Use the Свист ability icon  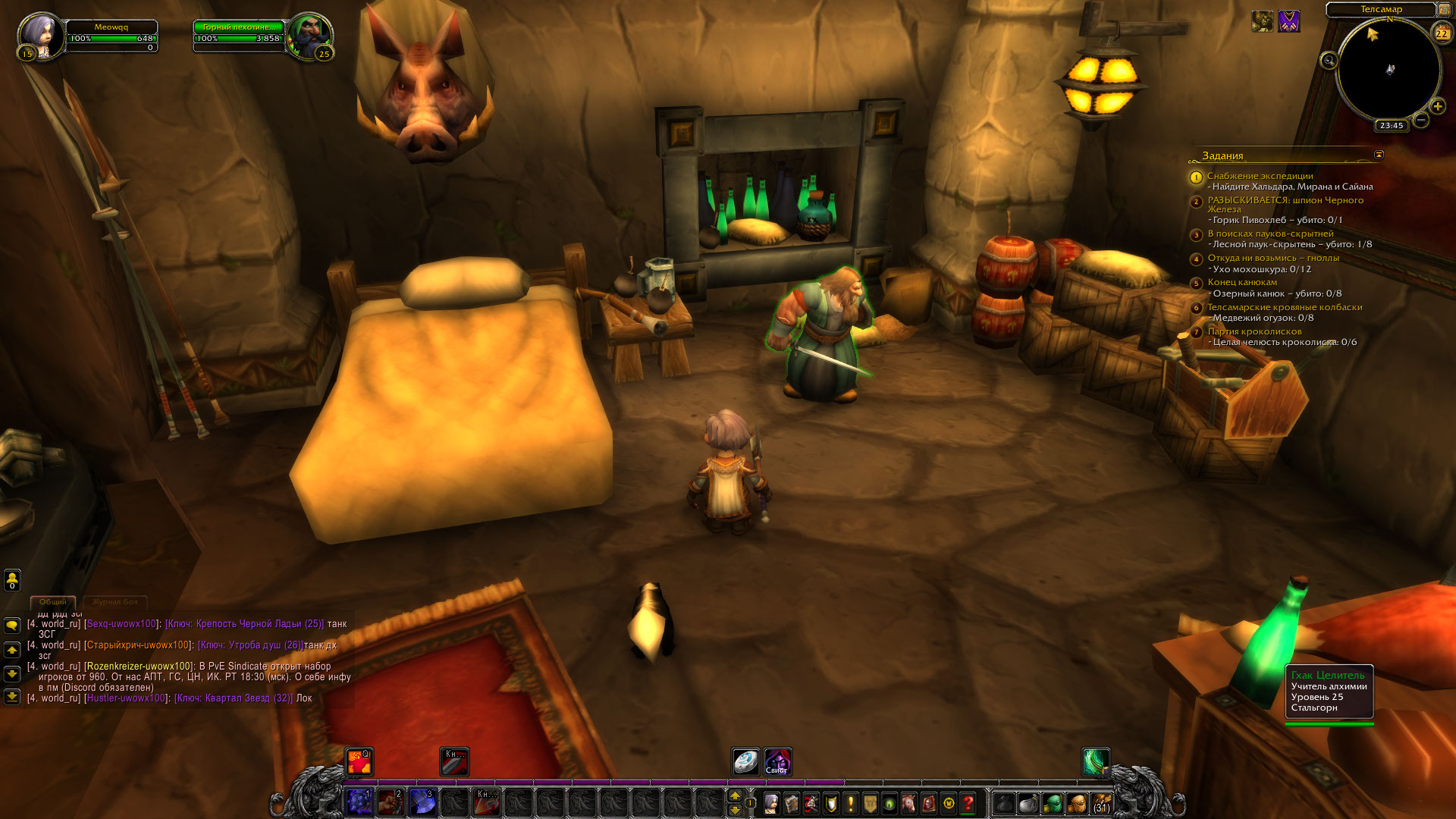(x=777, y=761)
